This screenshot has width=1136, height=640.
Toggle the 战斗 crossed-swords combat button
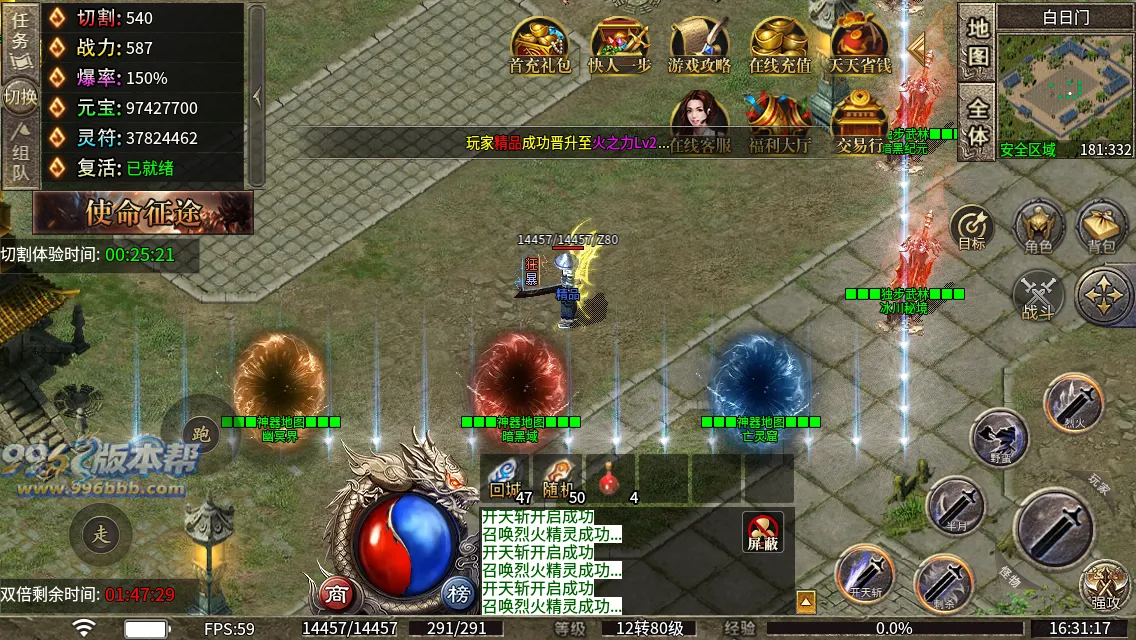pyautogui.click(x=1038, y=295)
